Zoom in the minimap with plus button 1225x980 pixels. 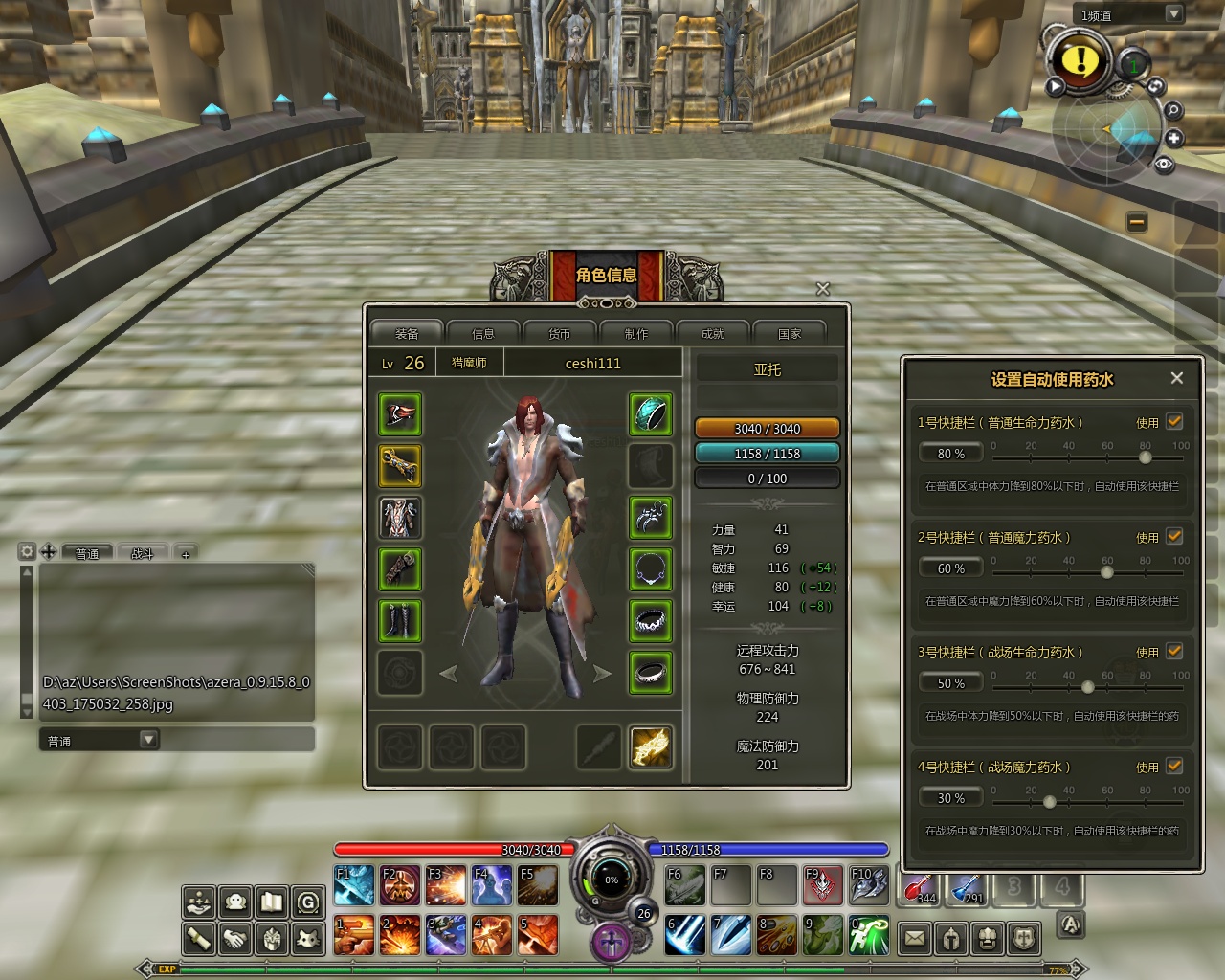click(1174, 139)
